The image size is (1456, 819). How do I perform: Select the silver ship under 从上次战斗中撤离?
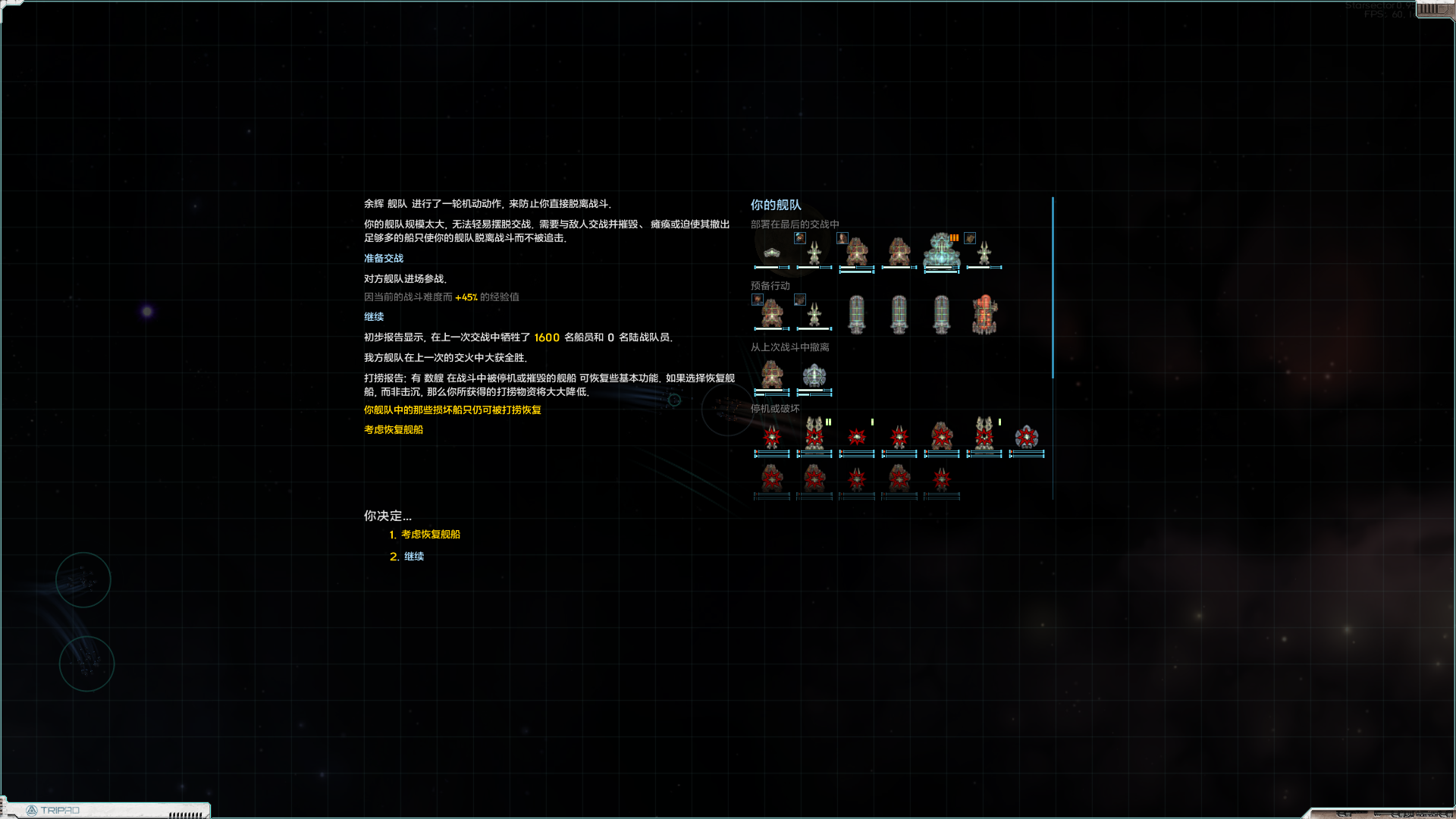point(814,374)
